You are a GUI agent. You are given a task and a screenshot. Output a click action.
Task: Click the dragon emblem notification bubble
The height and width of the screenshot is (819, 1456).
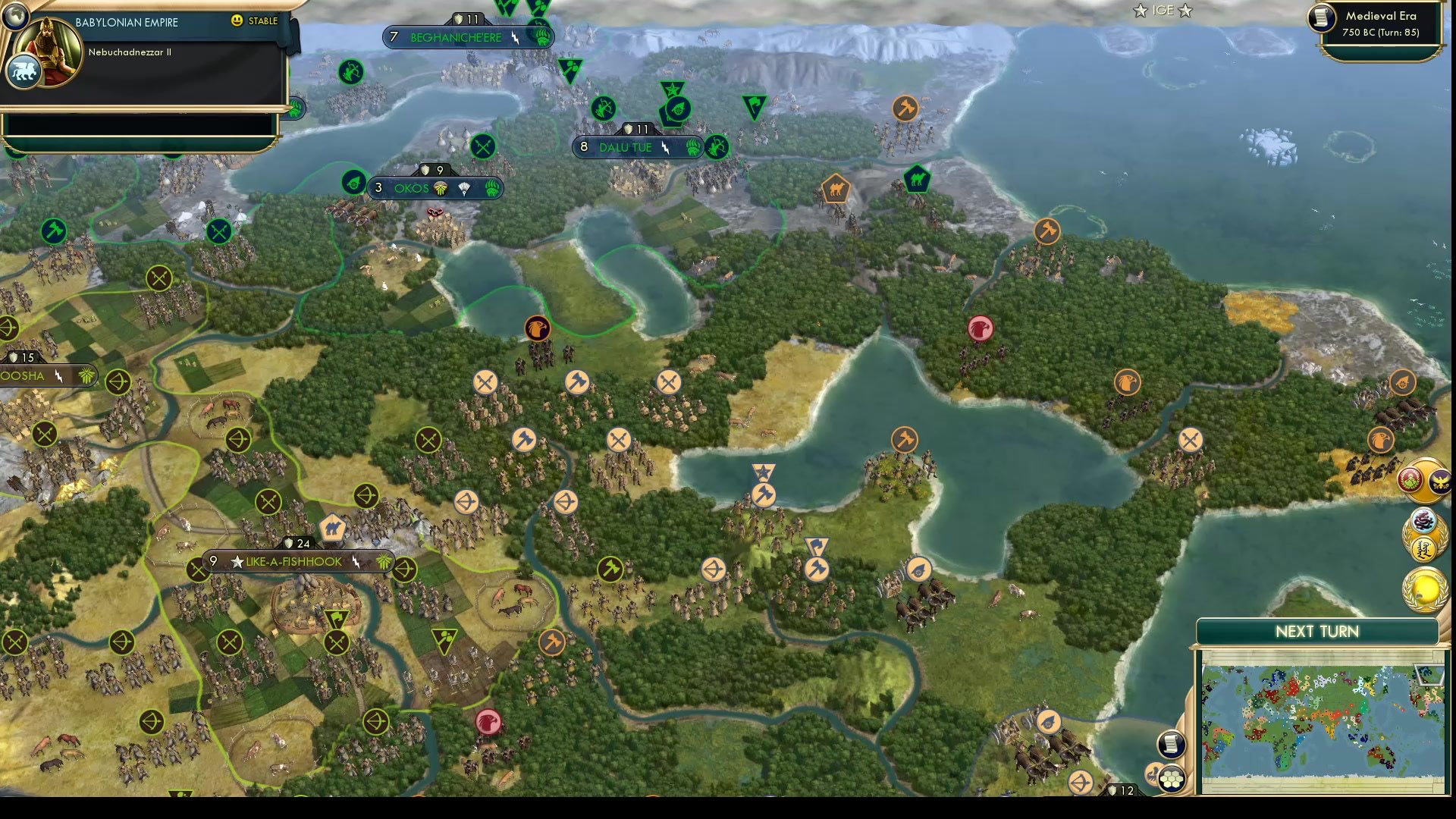1423,519
